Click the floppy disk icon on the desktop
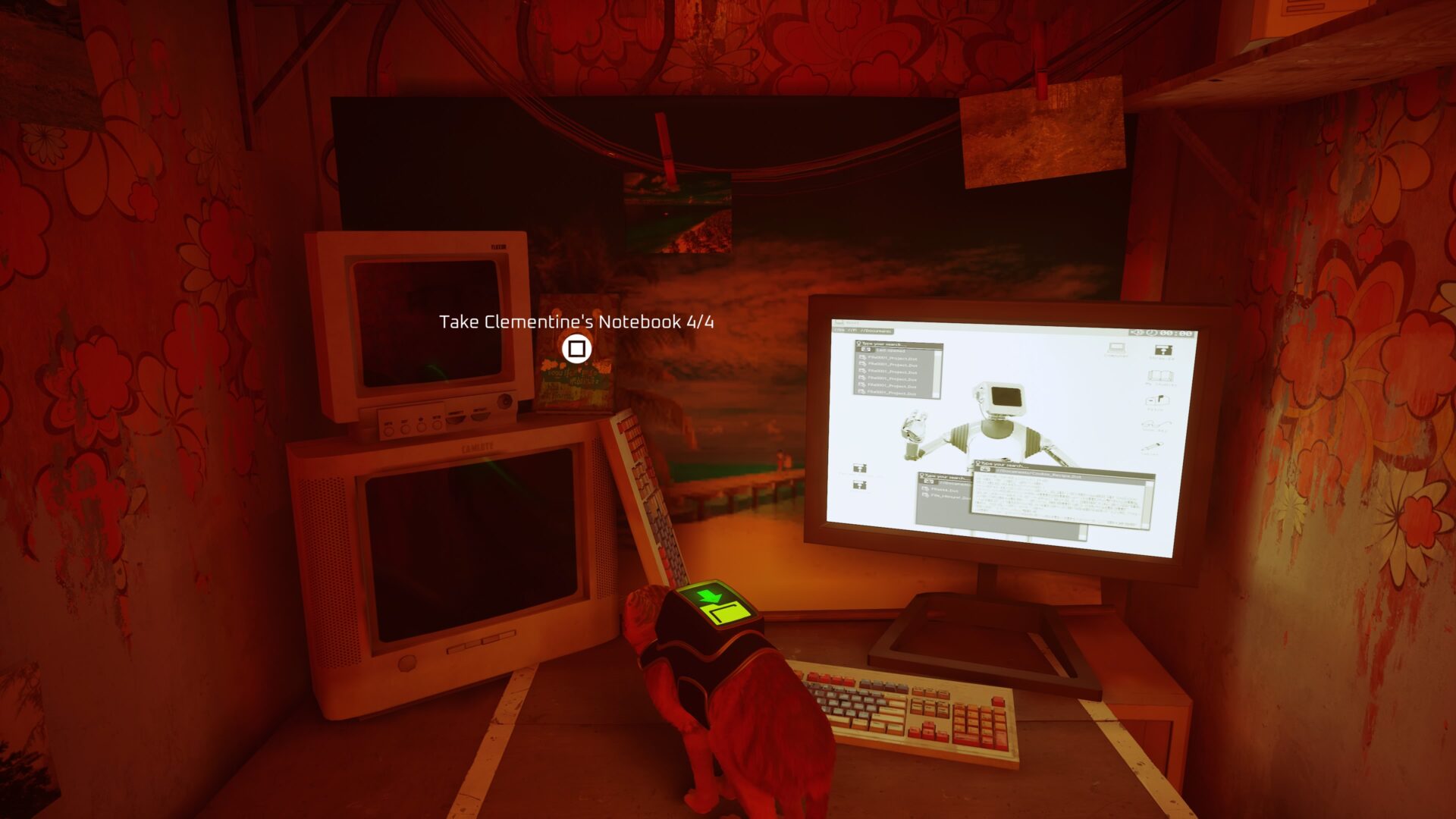 (1163, 350)
